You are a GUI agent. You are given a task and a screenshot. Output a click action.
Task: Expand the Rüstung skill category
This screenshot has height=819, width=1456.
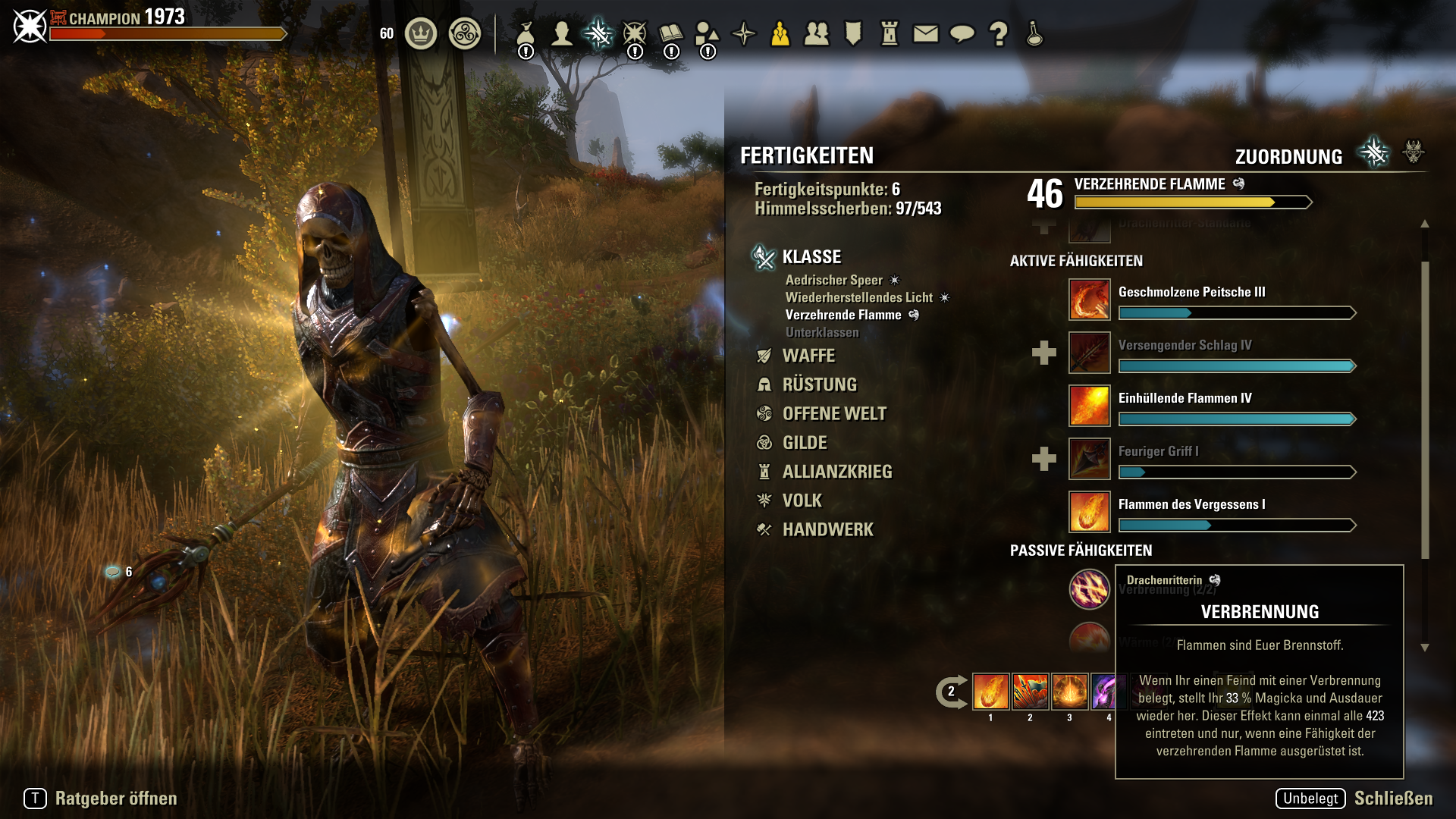click(819, 384)
